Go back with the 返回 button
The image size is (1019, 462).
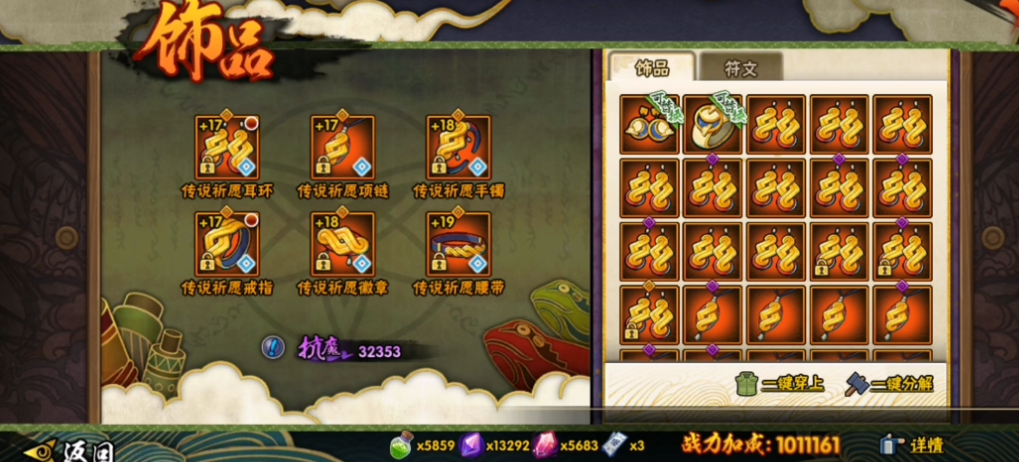click(x=68, y=449)
